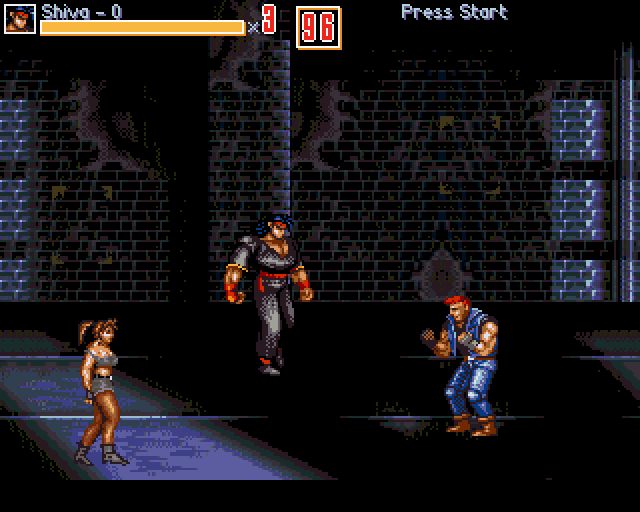Click the Shiva character portrait
Viewport: 640px width, 512px height.
point(20,19)
